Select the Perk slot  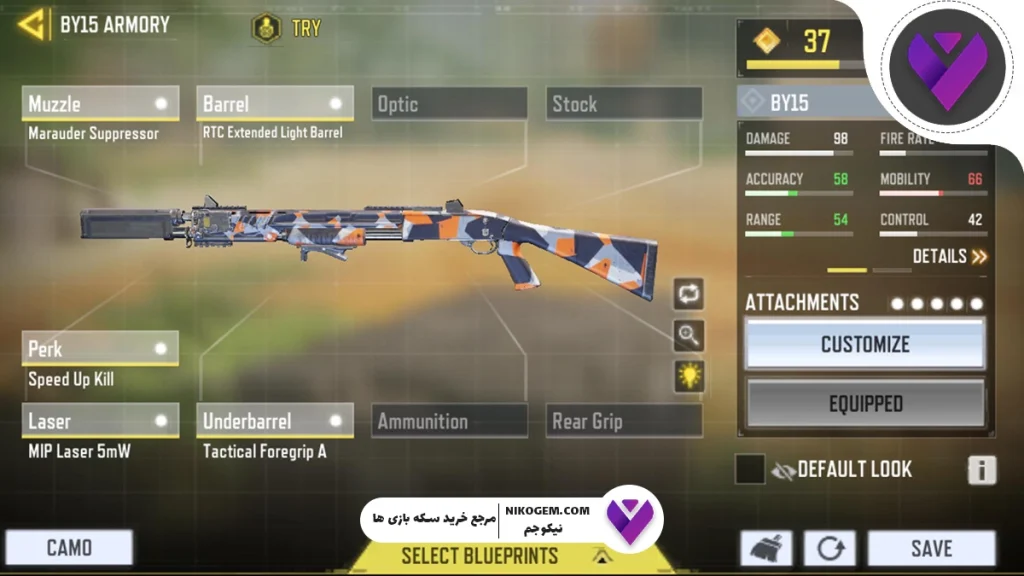click(x=99, y=349)
